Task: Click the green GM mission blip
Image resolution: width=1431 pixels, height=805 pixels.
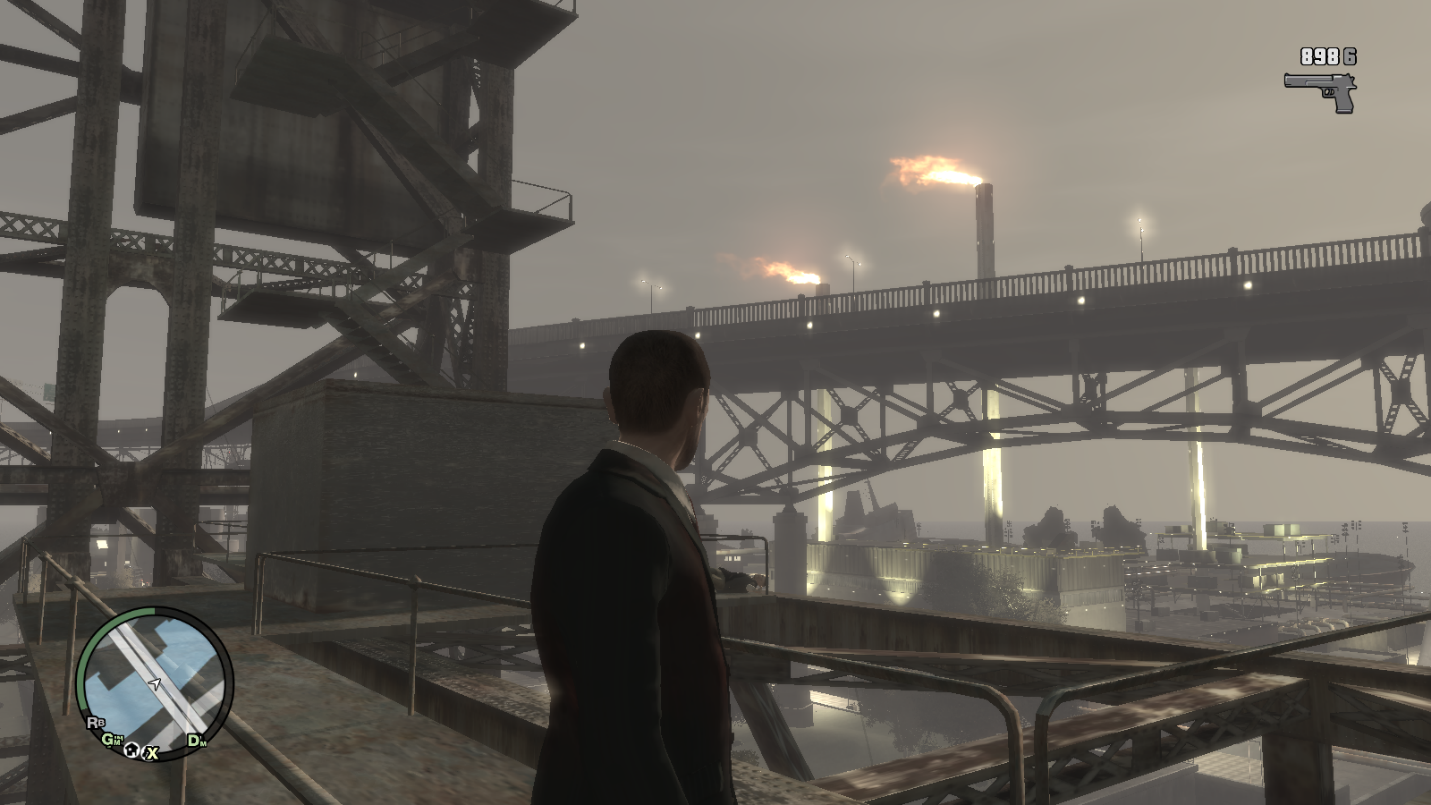Action: click(x=111, y=740)
